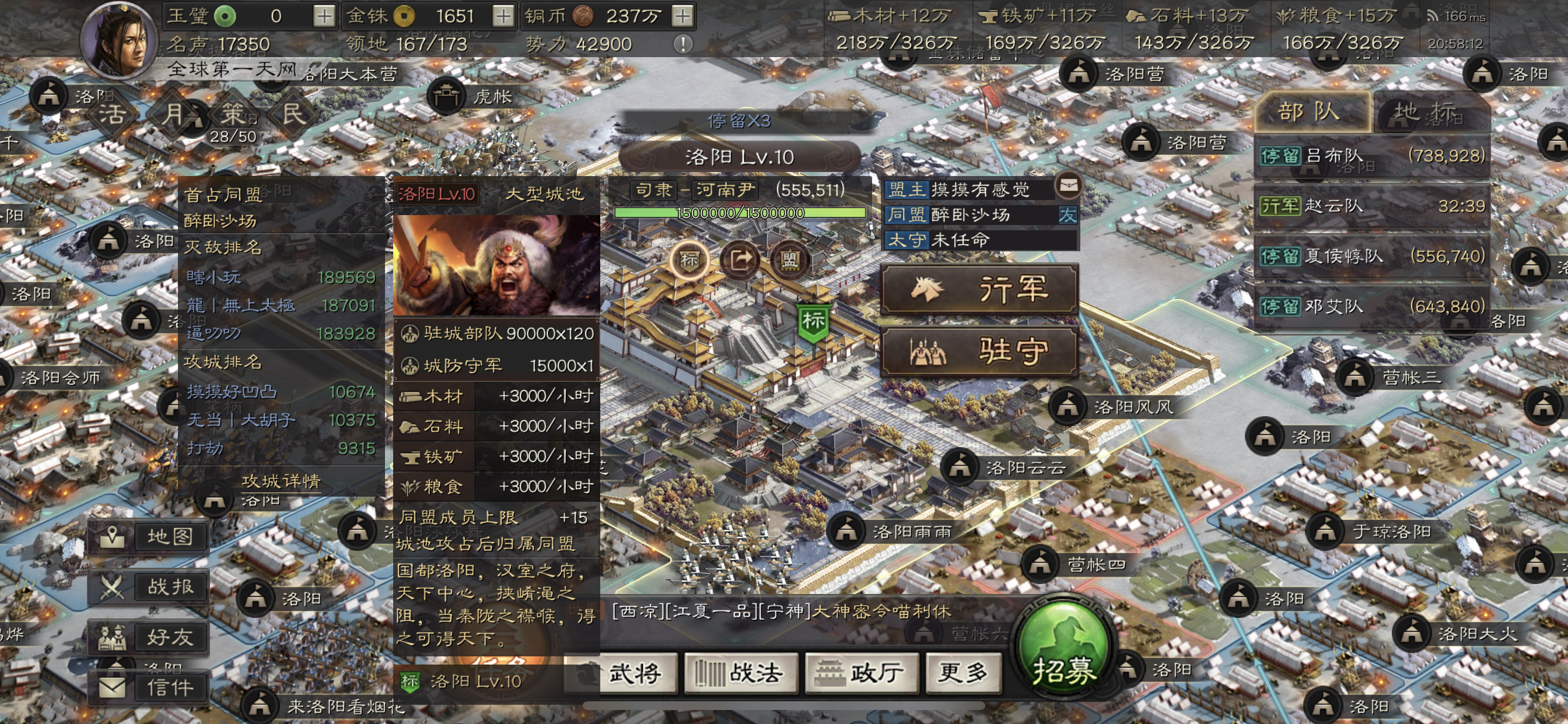Switch to the 部队 troops tab
Viewport: 1568px width, 724px height.
(1310, 113)
